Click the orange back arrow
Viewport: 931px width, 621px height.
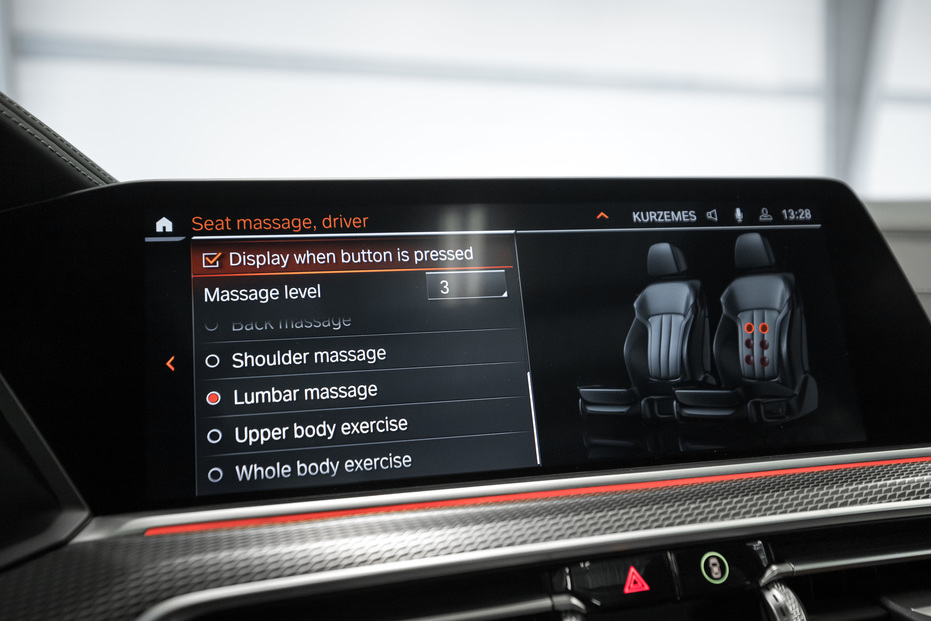[170, 364]
